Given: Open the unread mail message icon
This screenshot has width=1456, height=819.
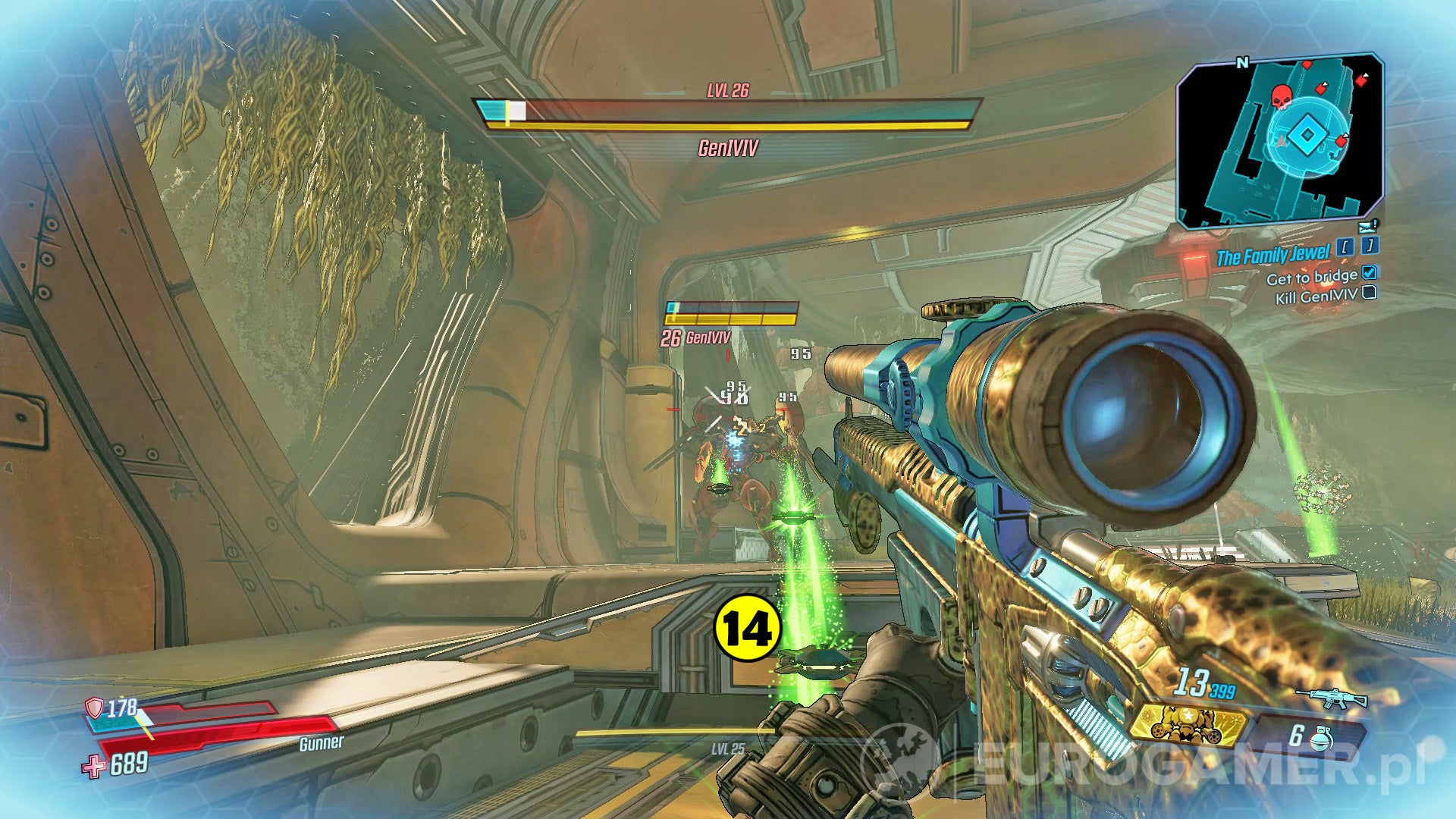Looking at the screenshot, I should pos(1367,226).
